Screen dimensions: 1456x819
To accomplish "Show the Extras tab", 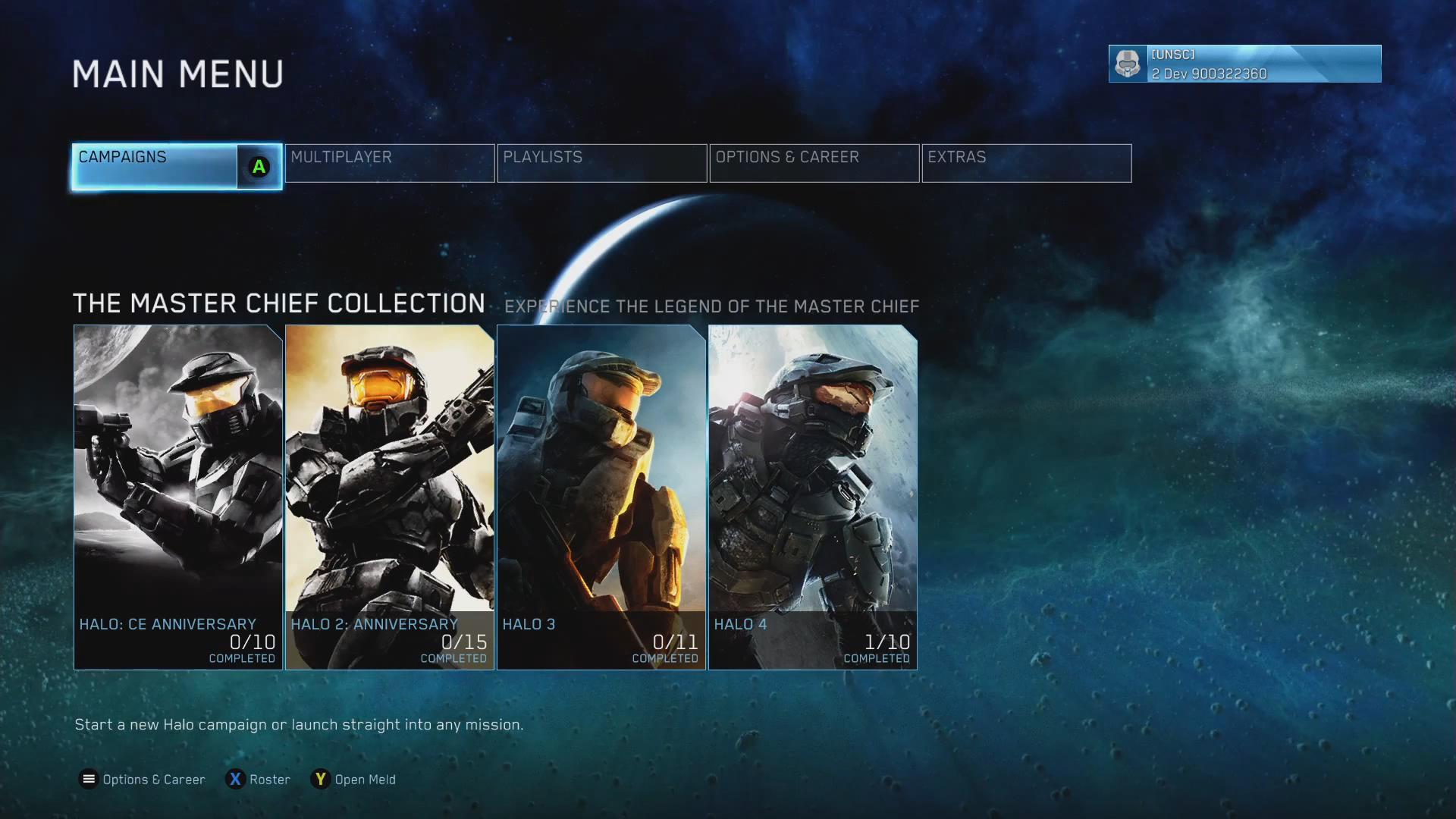I will click(x=1027, y=163).
